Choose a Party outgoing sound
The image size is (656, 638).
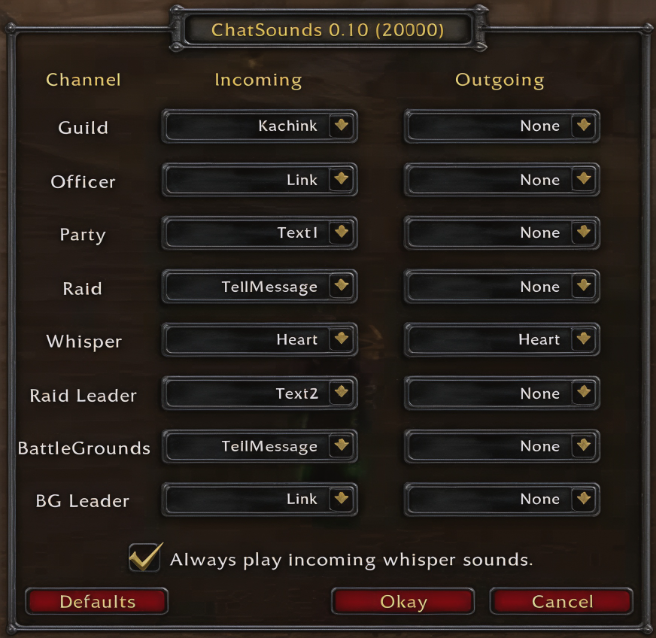coord(583,233)
